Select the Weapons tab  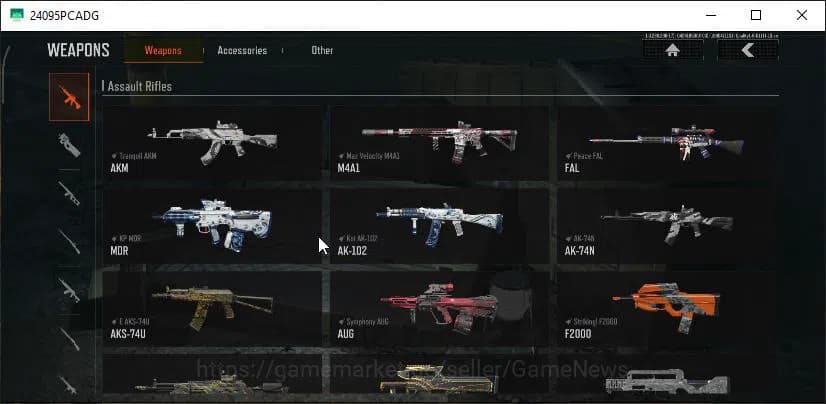click(x=163, y=50)
